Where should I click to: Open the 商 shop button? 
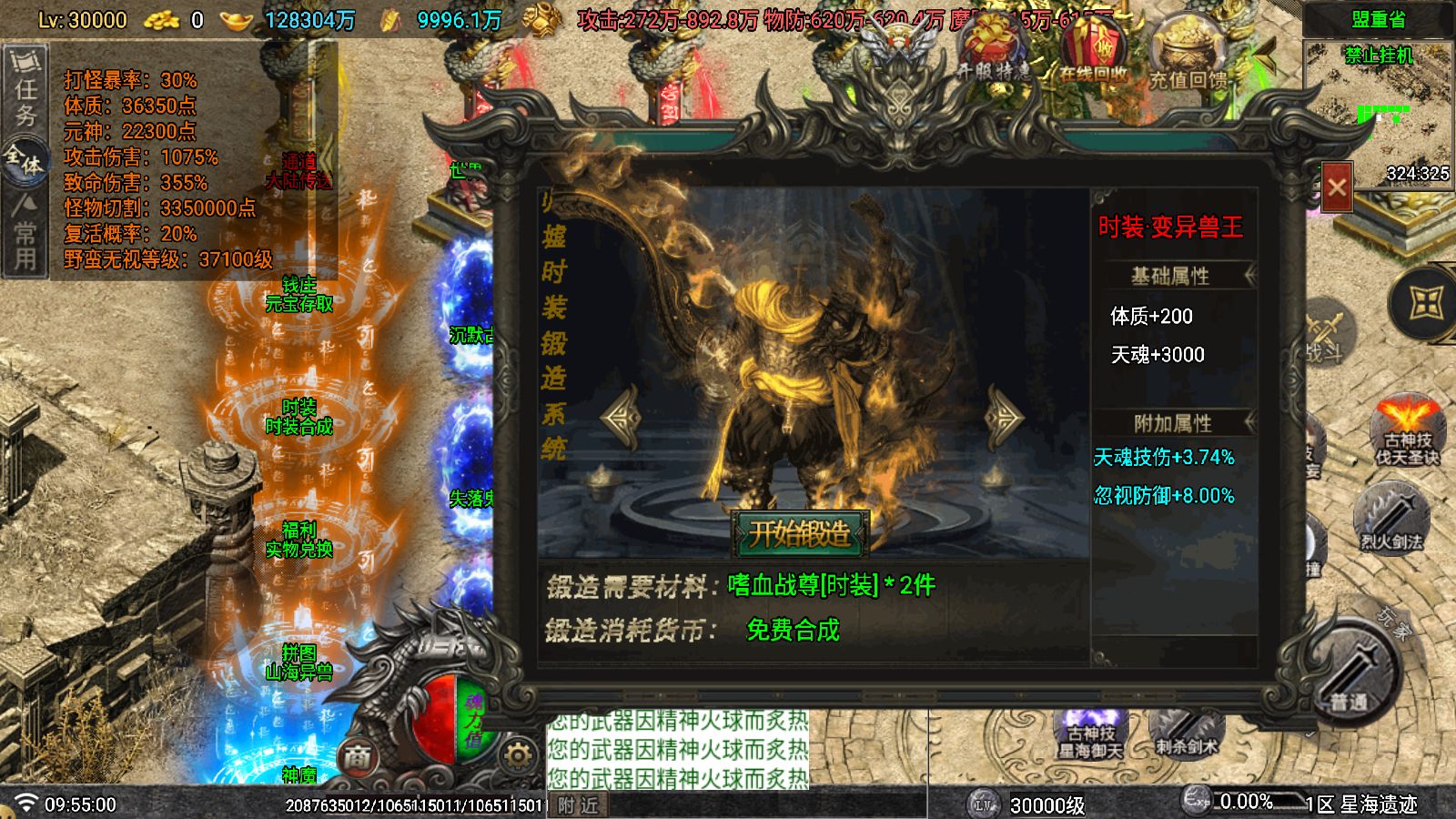[358, 756]
